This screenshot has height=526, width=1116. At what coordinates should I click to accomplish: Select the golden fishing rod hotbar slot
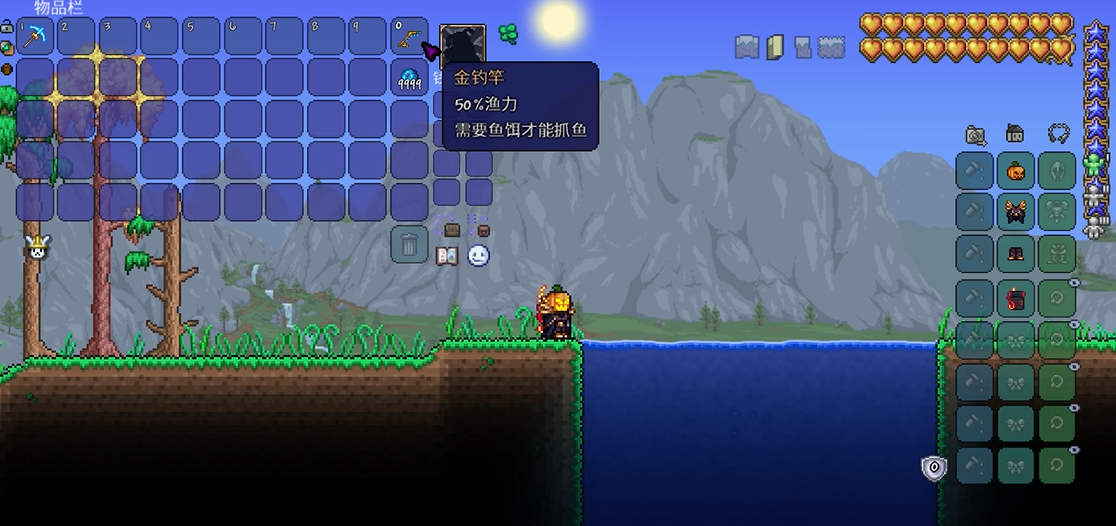[408, 36]
